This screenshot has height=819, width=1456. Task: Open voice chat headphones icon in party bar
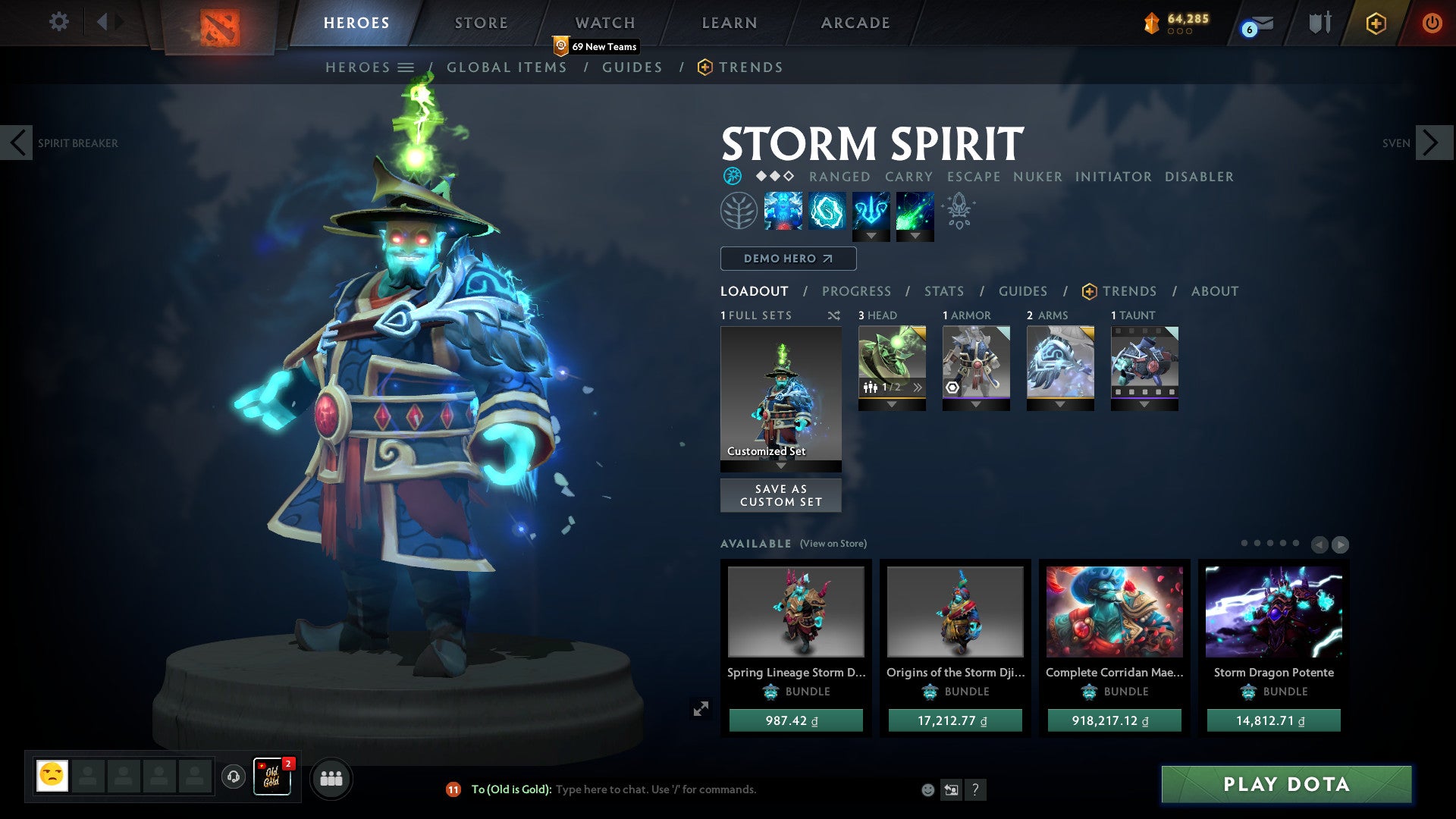233,777
